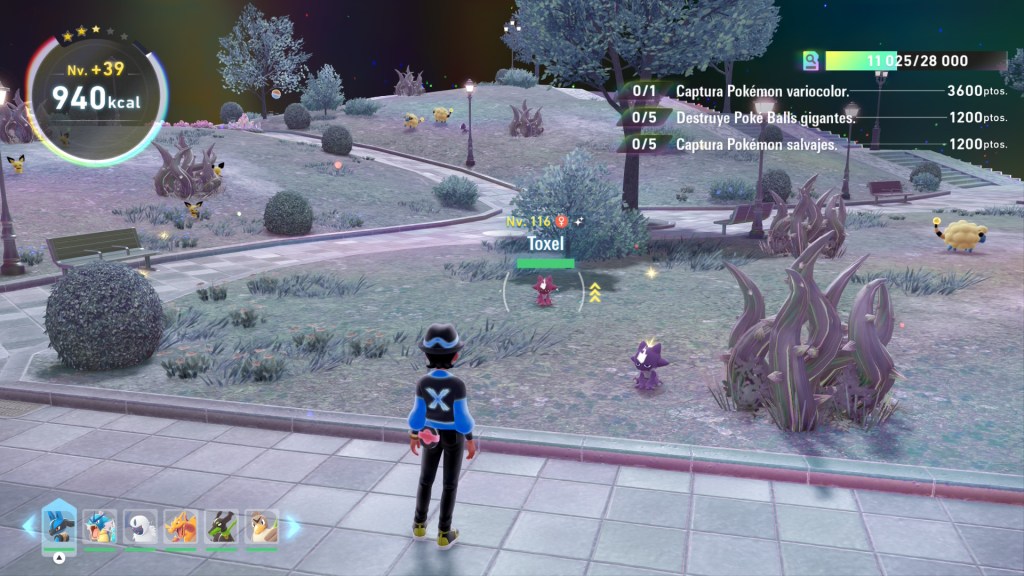Select the targeted Toxel name label

(545, 243)
